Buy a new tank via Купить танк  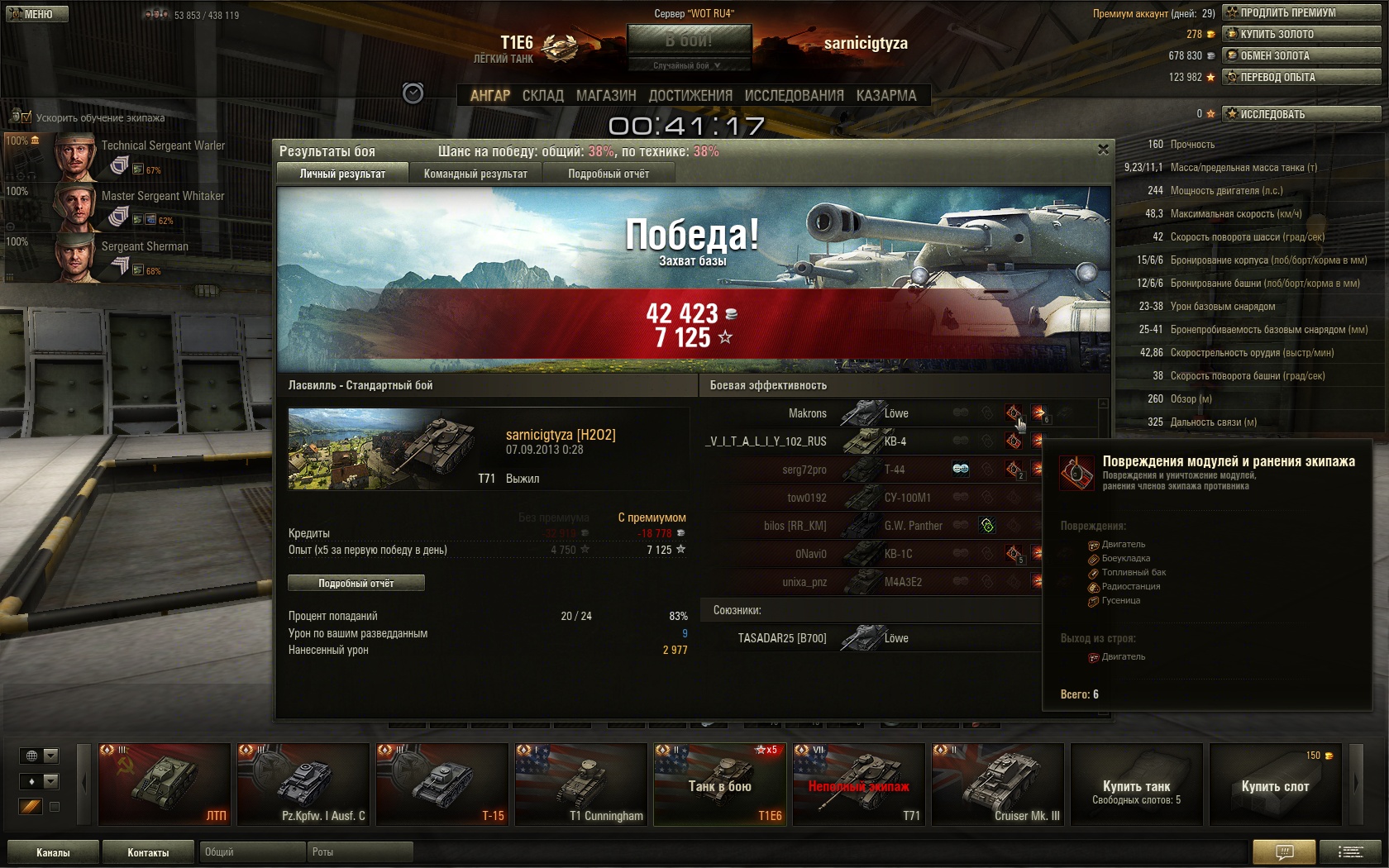point(1136,785)
